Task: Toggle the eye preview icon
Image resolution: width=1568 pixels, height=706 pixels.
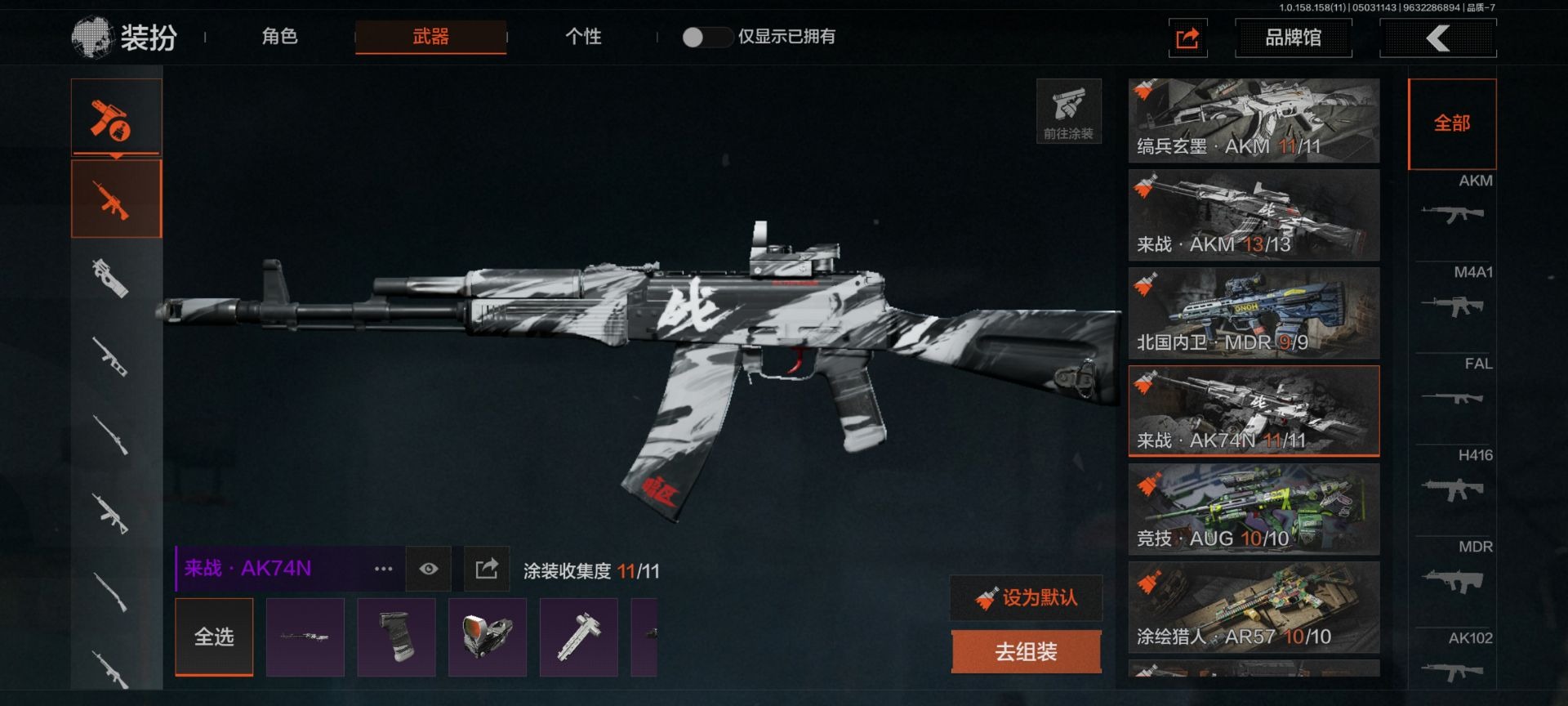Action: point(429,569)
